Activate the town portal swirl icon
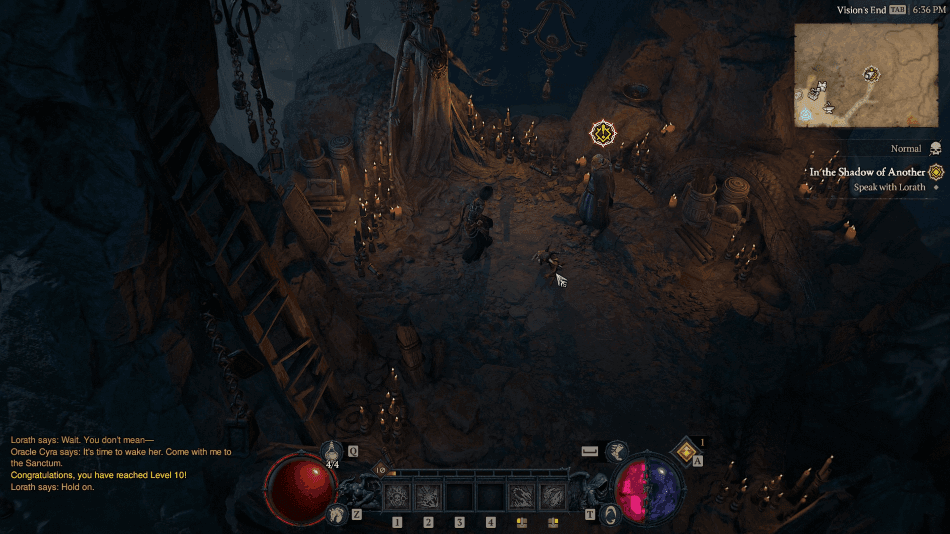Viewport: 950px width, 534px height. tap(613, 515)
